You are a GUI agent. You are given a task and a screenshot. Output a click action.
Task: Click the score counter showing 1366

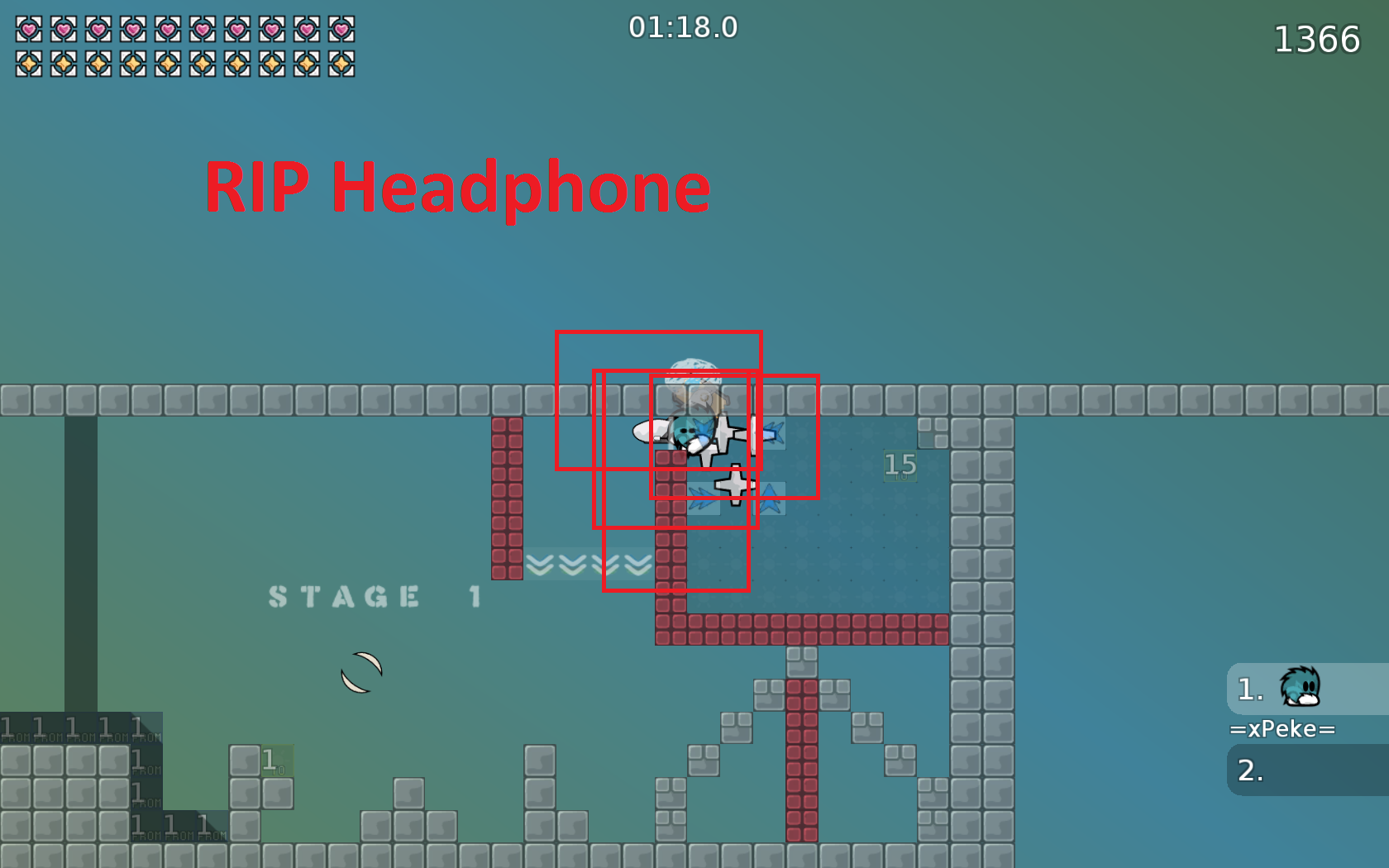[1317, 38]
